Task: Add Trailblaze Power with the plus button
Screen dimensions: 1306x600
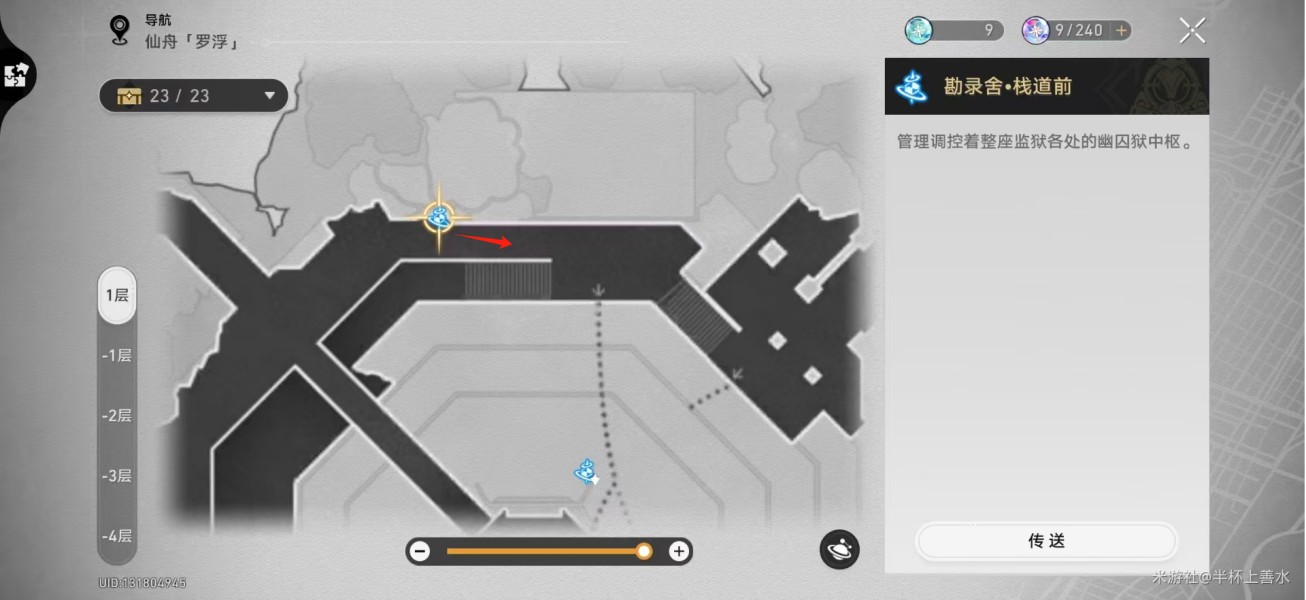Action: pyautogui.click(x=1121, y=31)
